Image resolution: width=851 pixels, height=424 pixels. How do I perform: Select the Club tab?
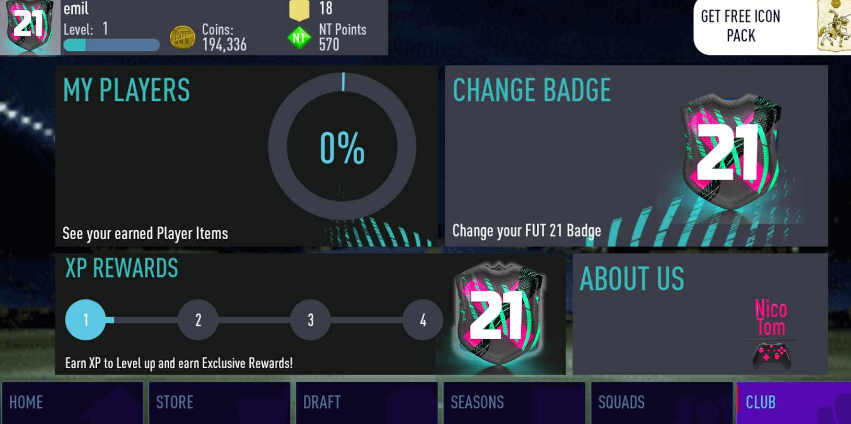point(793,402)
